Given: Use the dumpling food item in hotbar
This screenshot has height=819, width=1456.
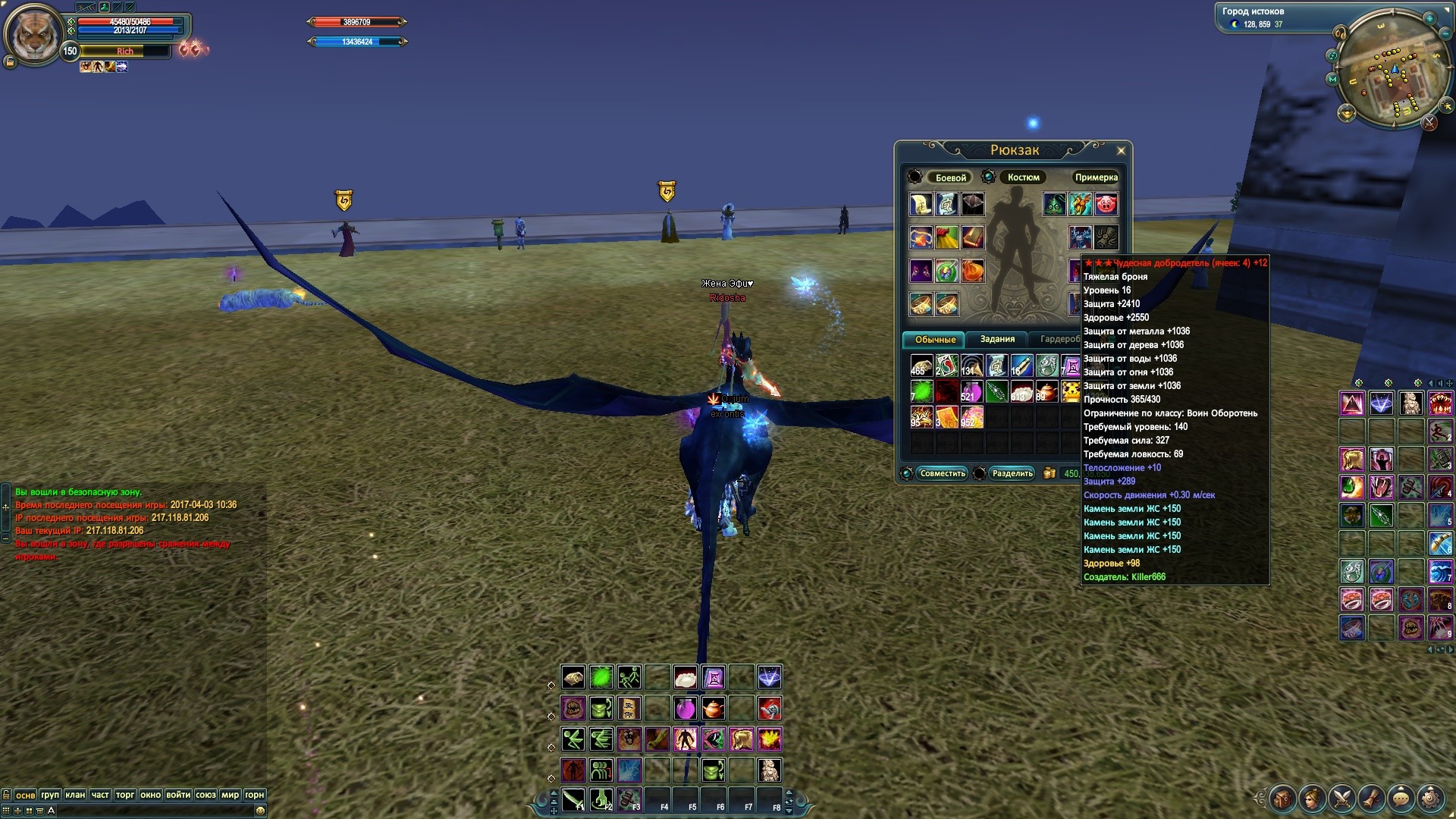Looking at the screenshot, I should [x=685, y=677].
